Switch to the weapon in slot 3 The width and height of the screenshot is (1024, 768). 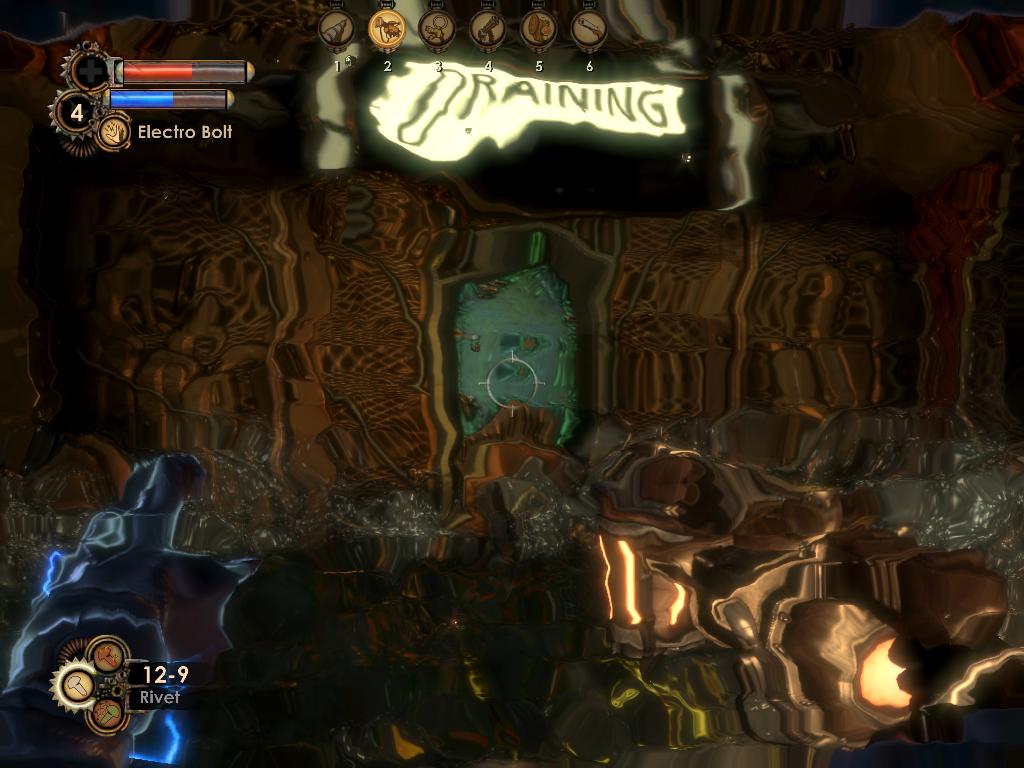coord(437,29)
